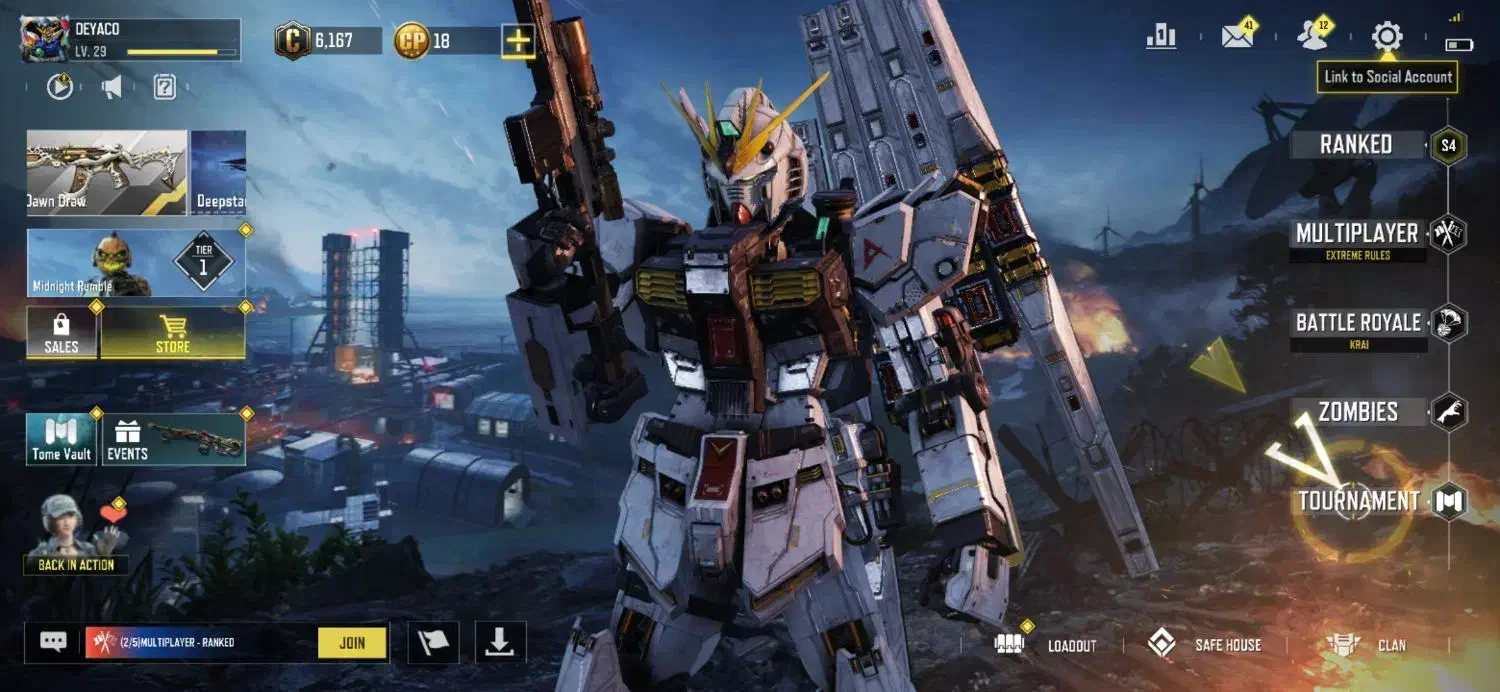
Task: Add more CP with the plus button
Action: pyautogui.click(x=517, y=41)
